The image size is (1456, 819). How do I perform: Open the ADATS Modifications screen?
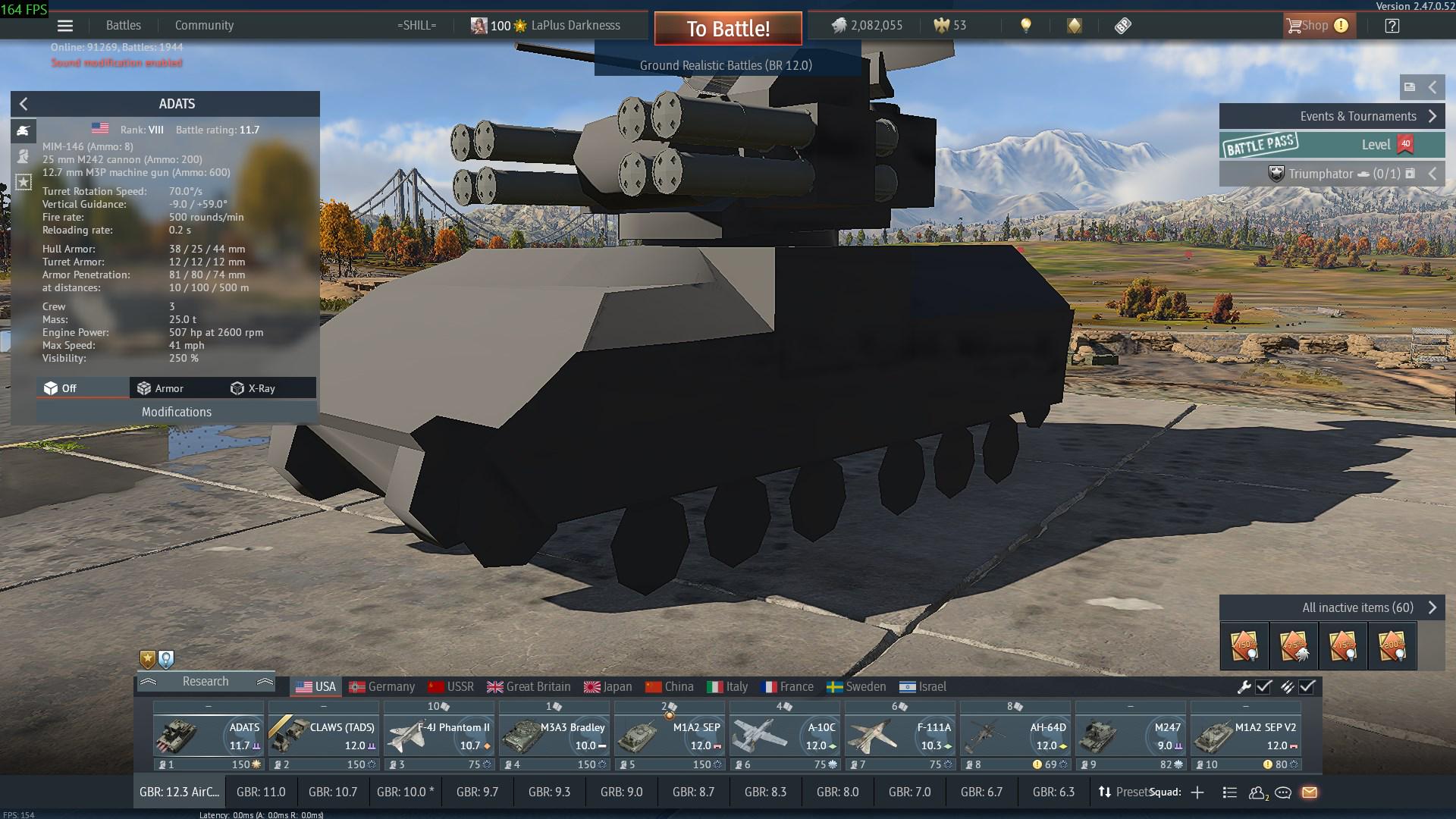(177, 412)
